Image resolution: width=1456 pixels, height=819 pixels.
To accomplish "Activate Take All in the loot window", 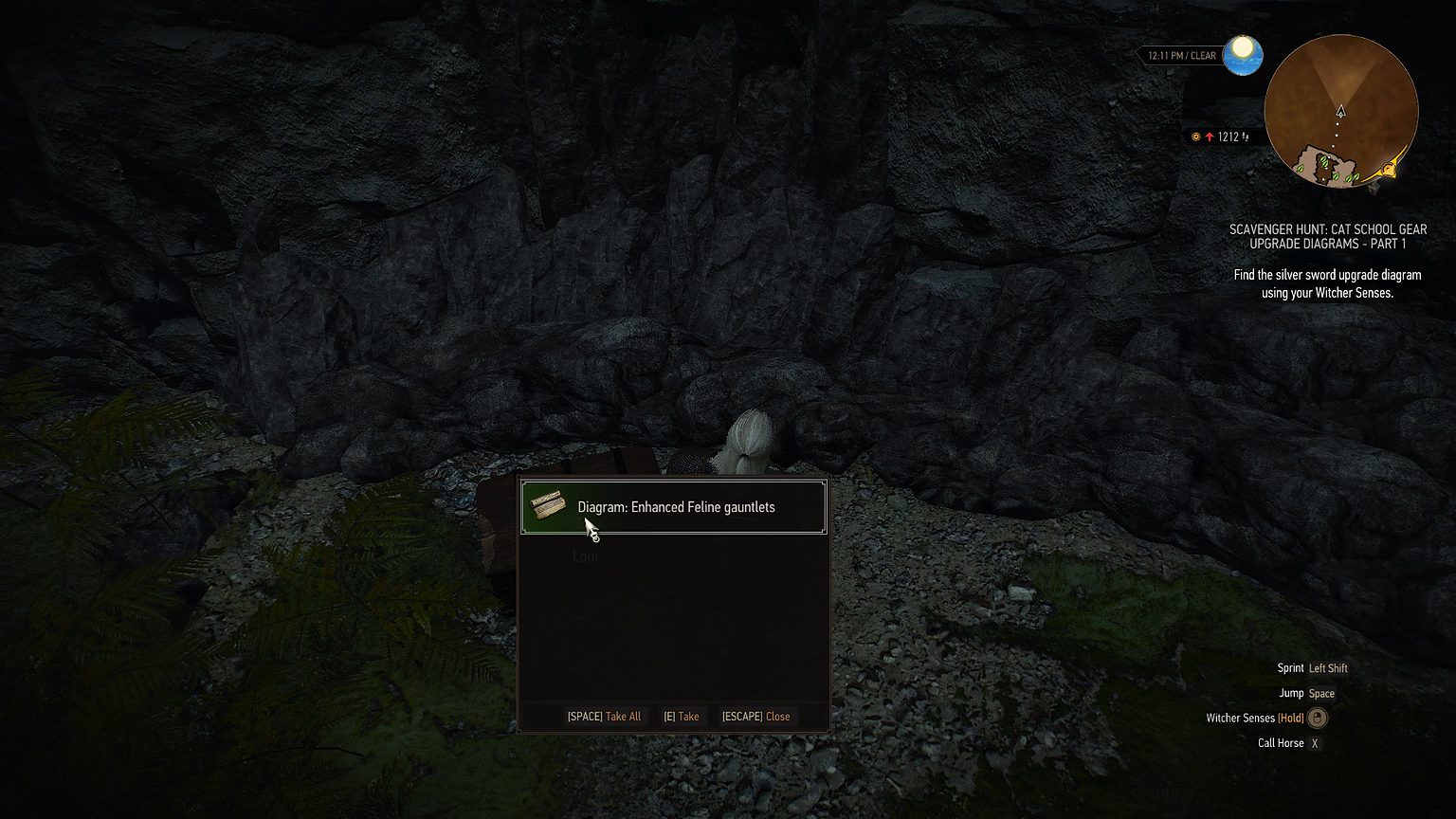I will [604, 717].
